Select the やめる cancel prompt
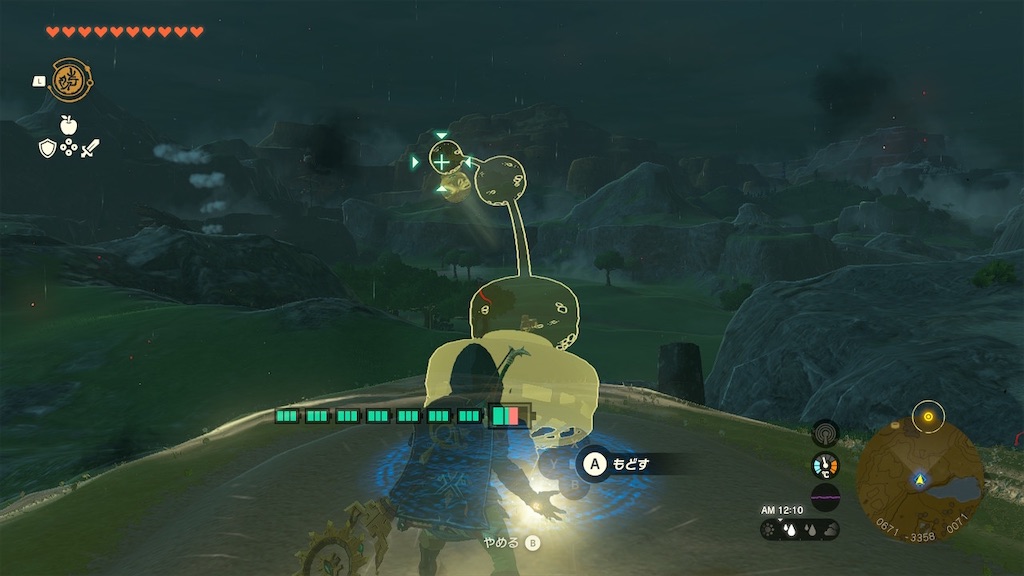Viewport: 1024px width, 576px height. click(x=510, y=543)
